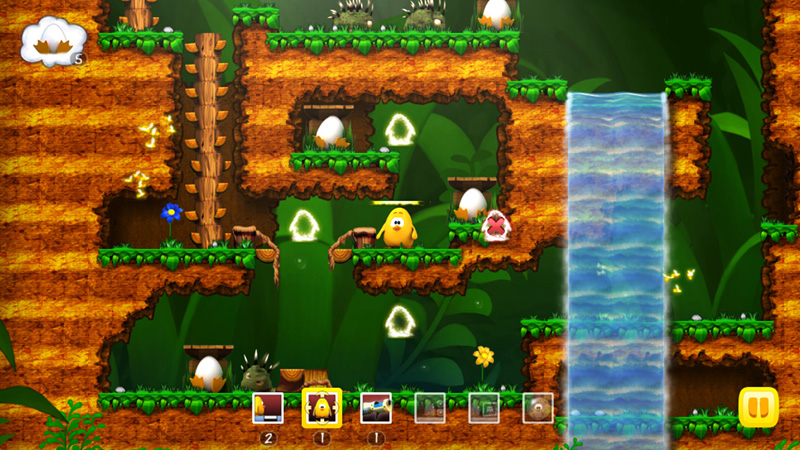This screenshot has height=450, width=800.
Task: Select the freeze gun tool slot
Action: 376,407
